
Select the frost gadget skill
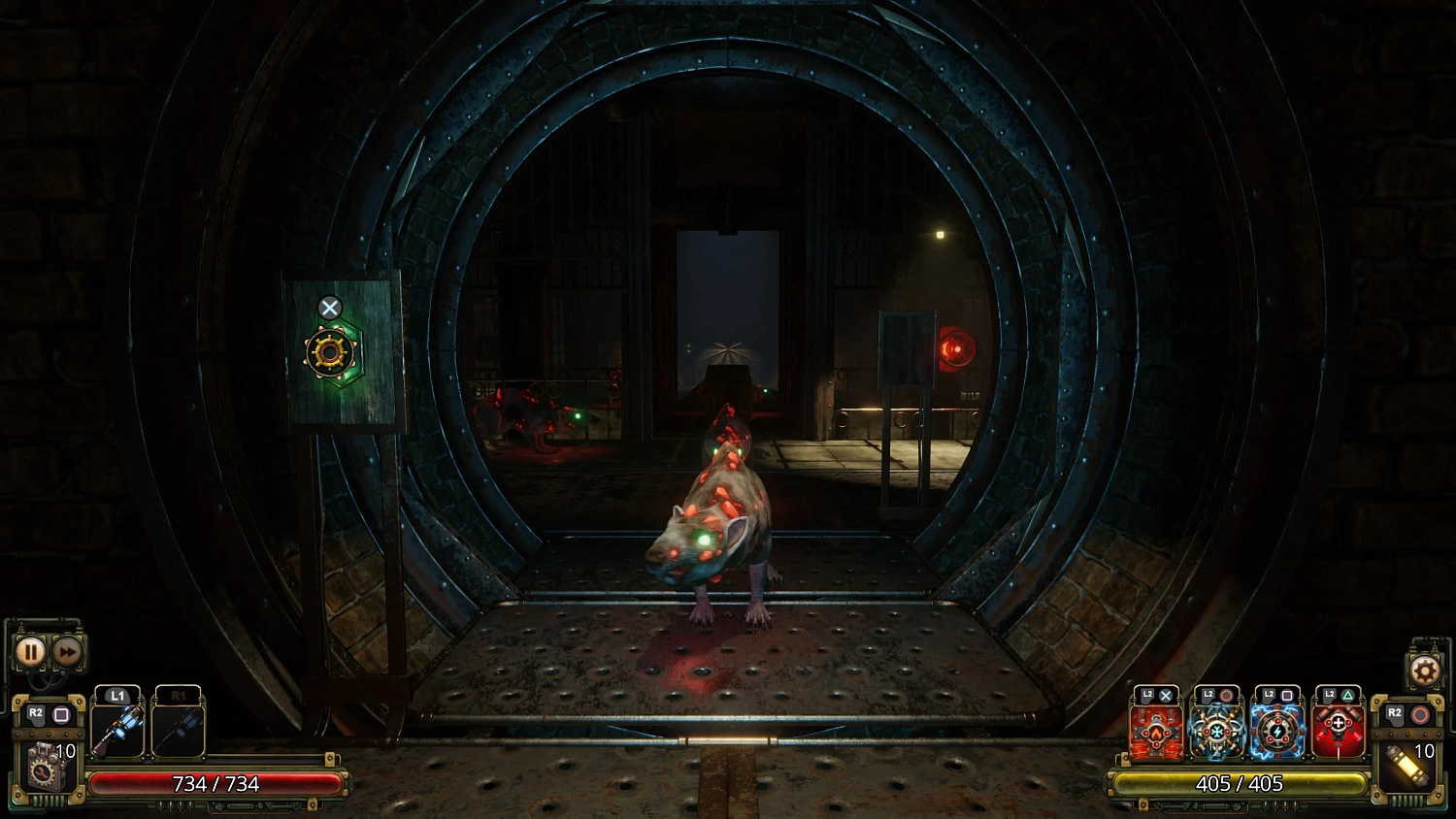(x=1216, y=733)
